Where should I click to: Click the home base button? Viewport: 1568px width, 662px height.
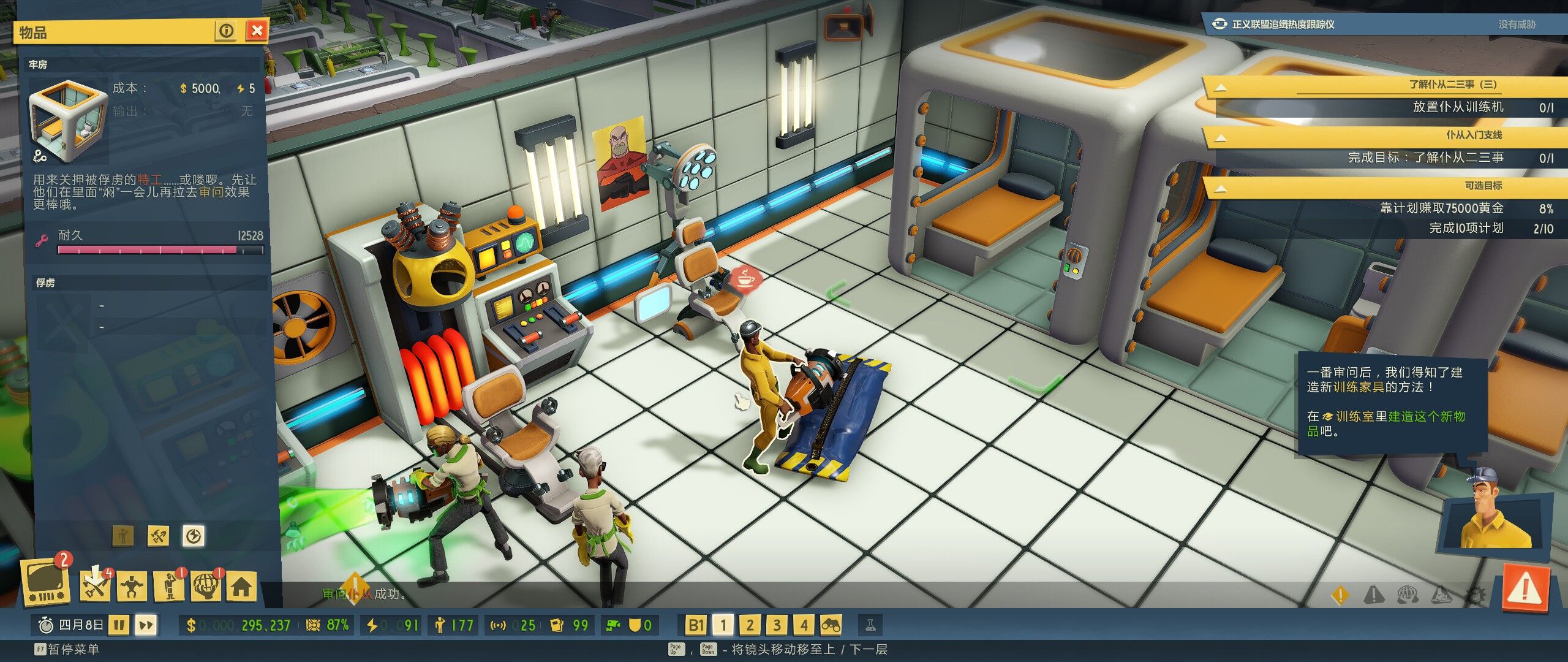pyautogui.click(x=241, y=587)
